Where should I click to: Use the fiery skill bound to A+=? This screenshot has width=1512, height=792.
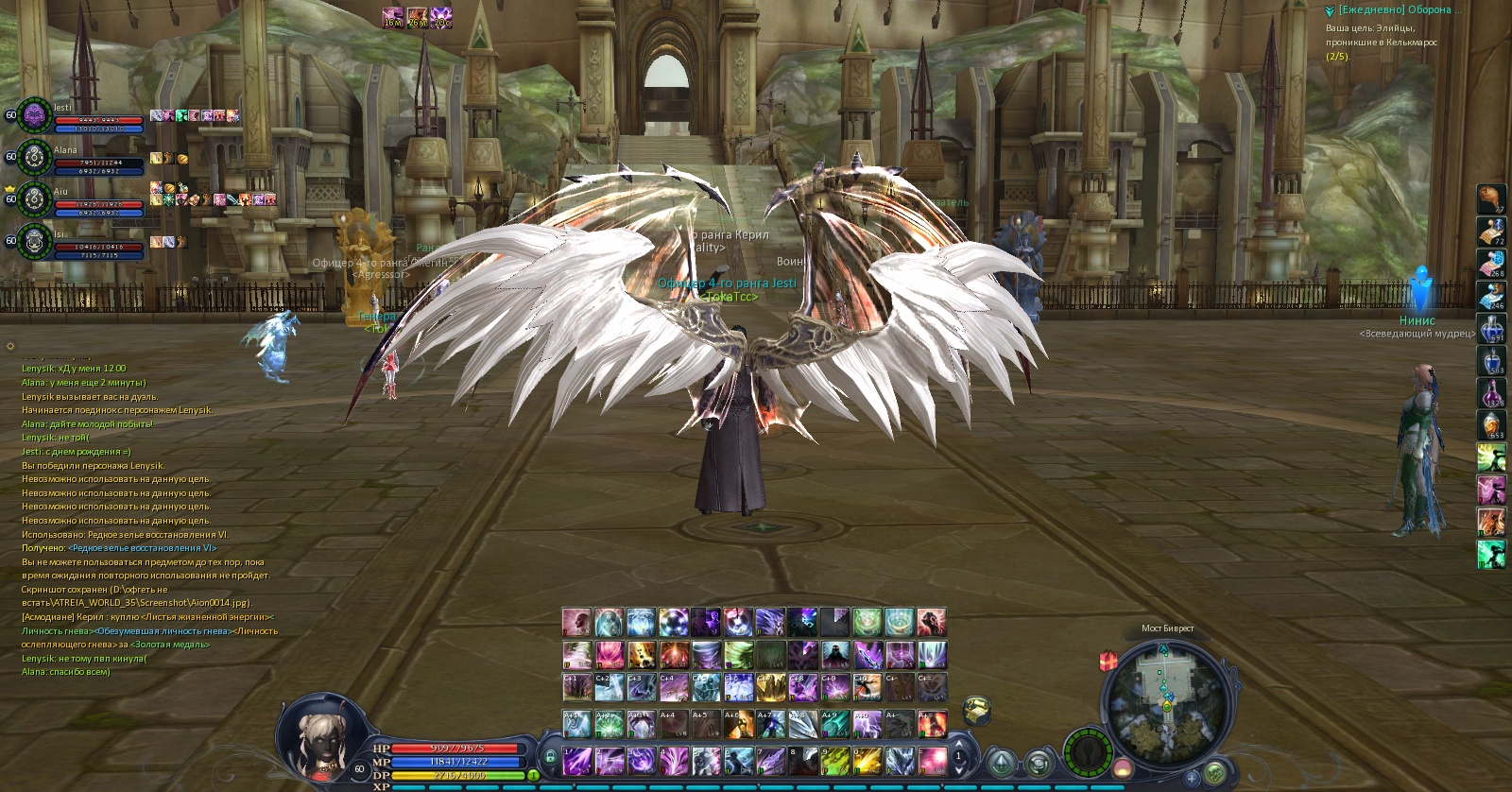coord(932,724)
